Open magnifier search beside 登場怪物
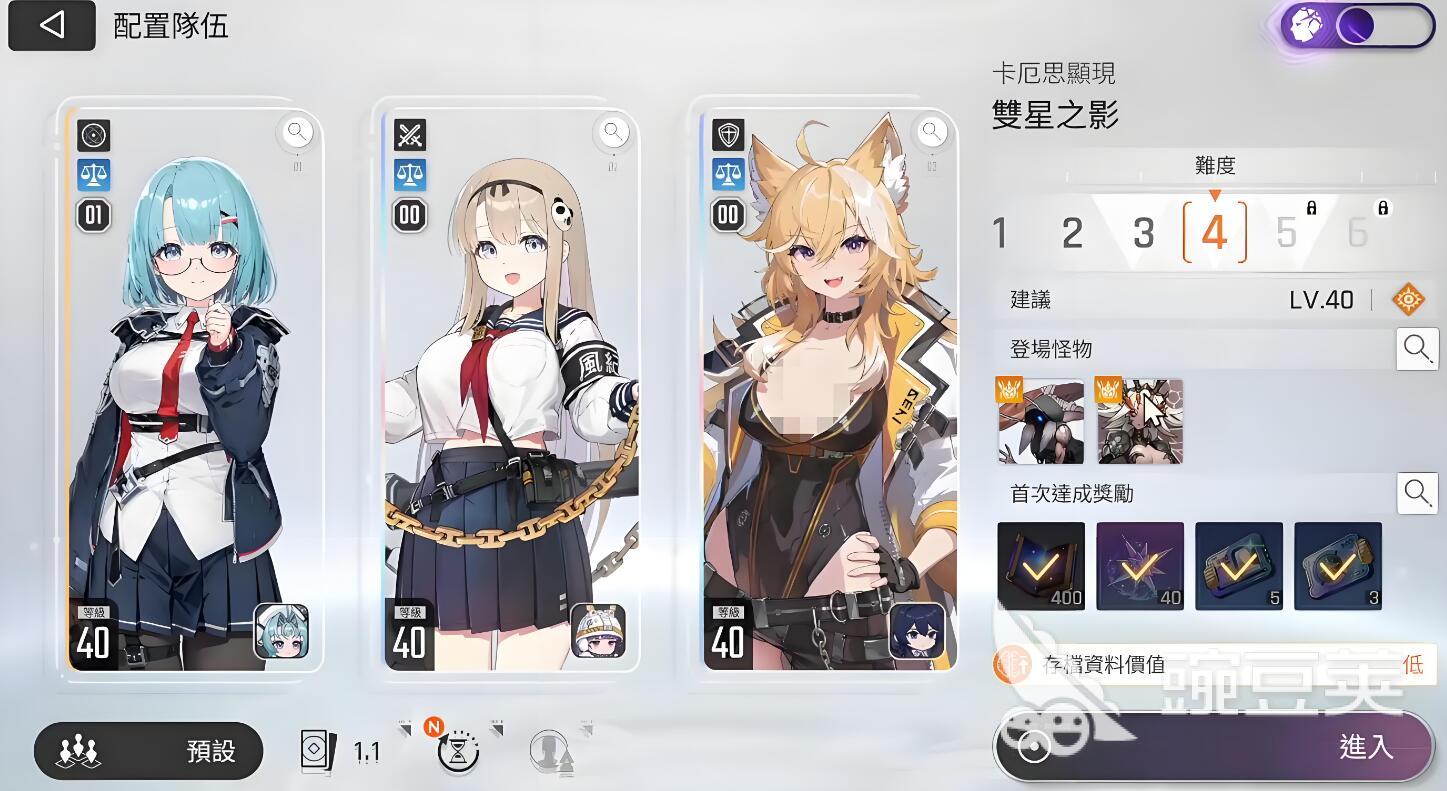The image size is (1447, 791). coord(1418,349)
